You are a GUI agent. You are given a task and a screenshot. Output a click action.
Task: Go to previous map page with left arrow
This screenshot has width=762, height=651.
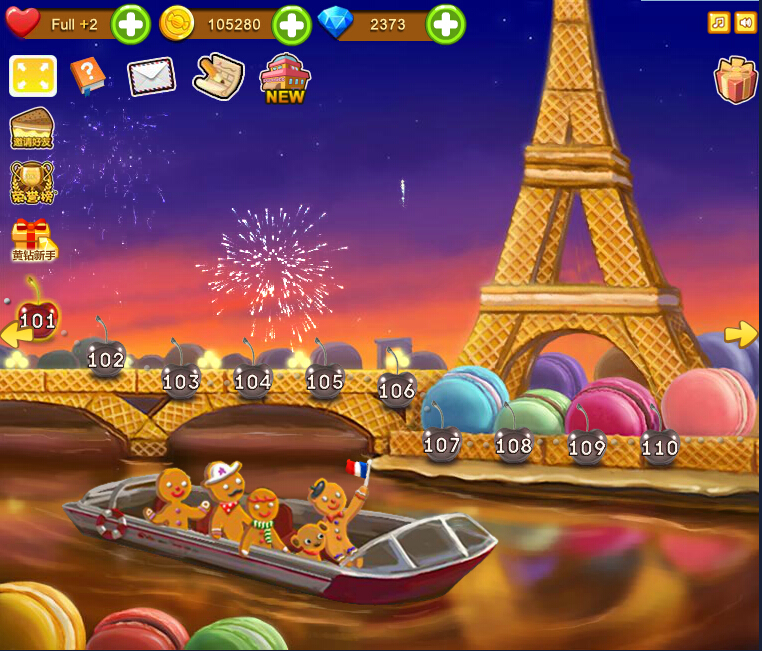point(12,334)
